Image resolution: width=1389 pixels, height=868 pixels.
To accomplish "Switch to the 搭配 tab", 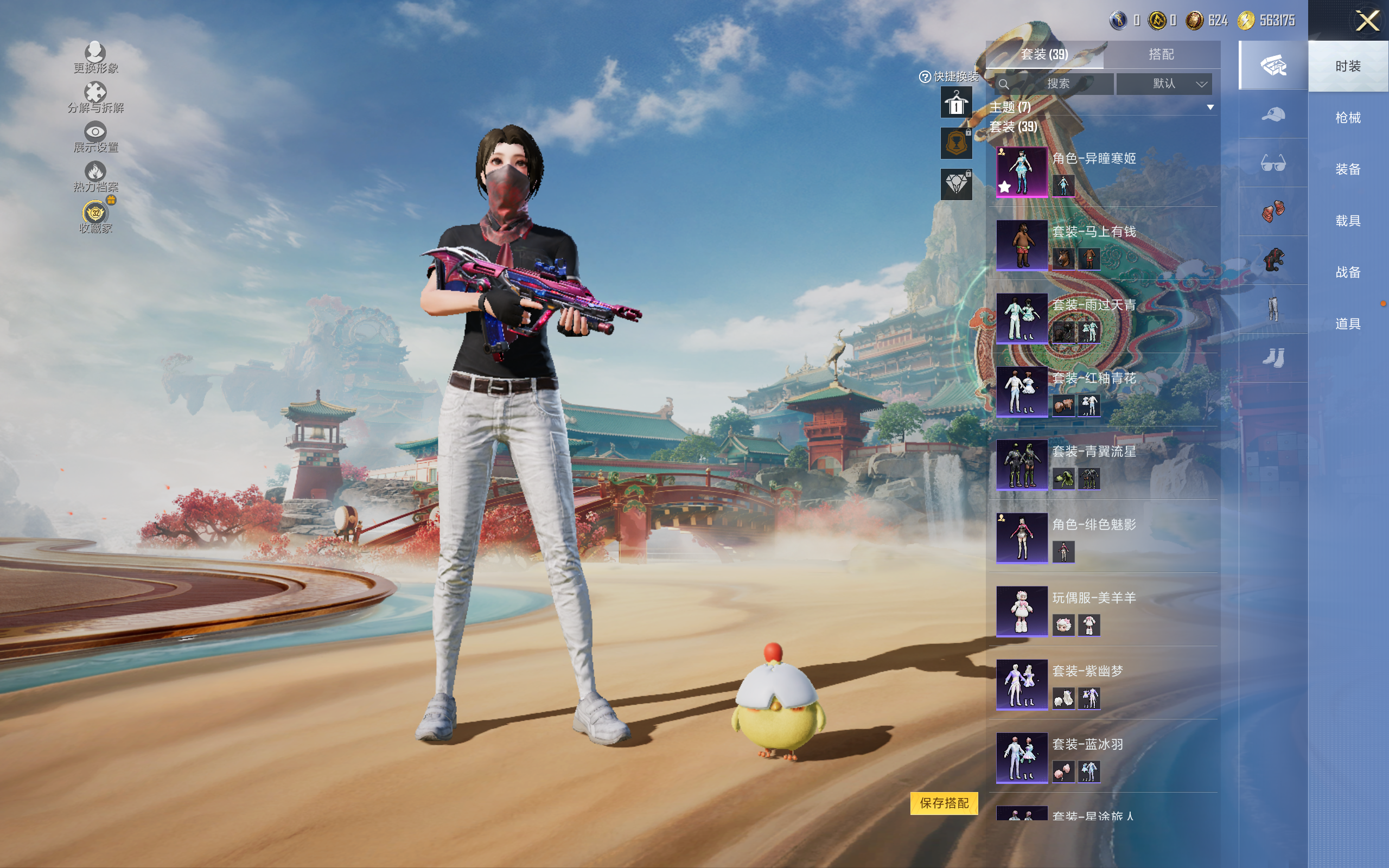I will [x=1161, y=55].
